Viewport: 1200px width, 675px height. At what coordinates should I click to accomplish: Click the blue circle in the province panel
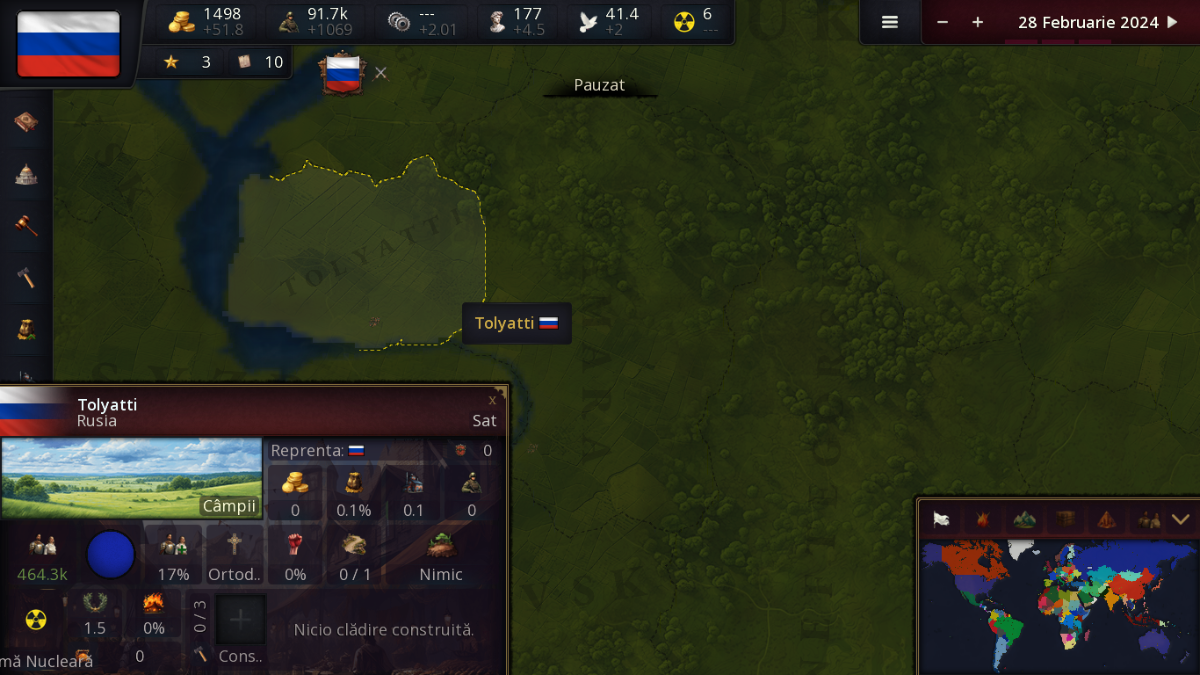click(110, 555)
